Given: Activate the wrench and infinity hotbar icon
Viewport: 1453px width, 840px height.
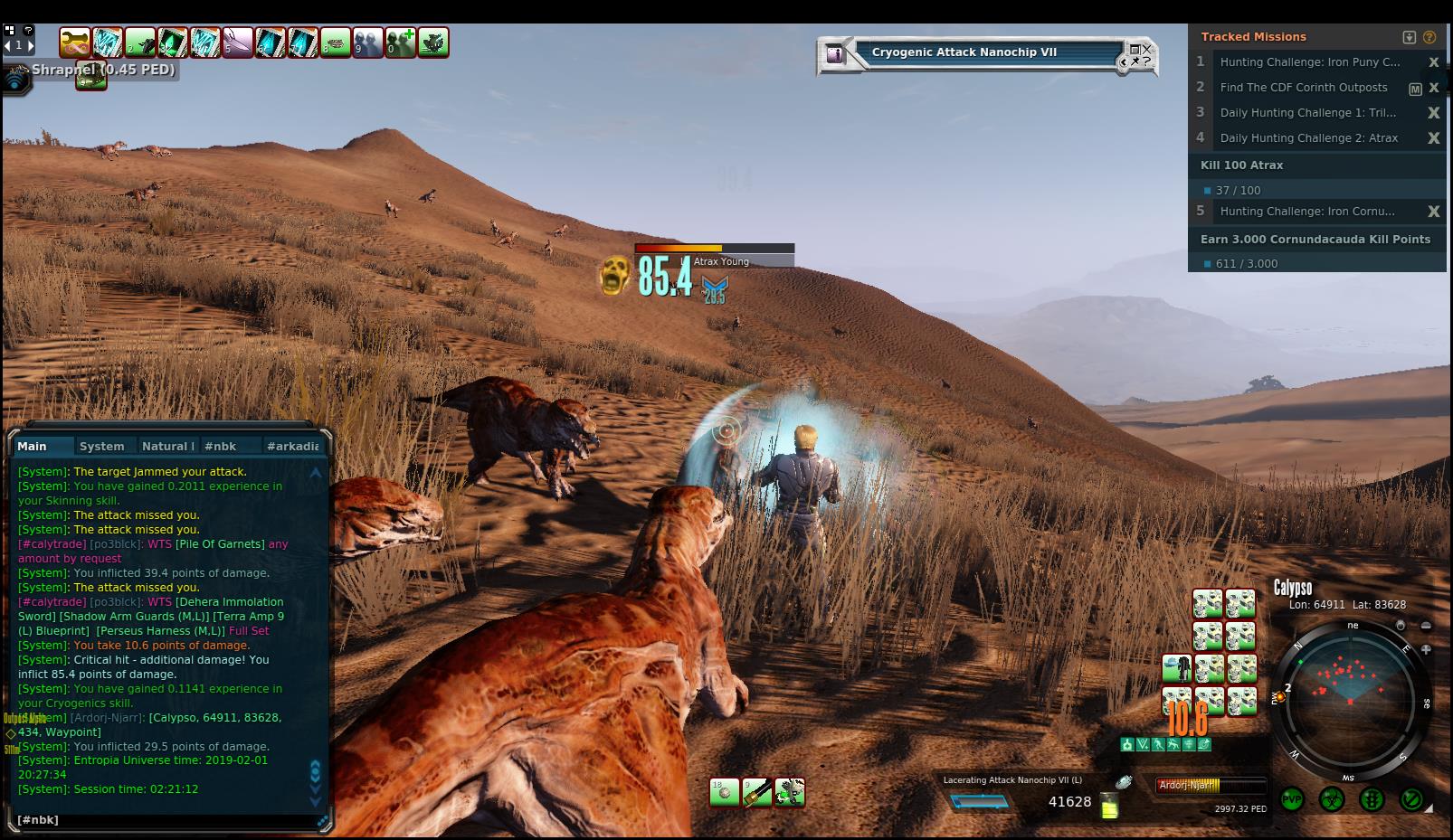Looking at the screenshot, I should (75, 42).
